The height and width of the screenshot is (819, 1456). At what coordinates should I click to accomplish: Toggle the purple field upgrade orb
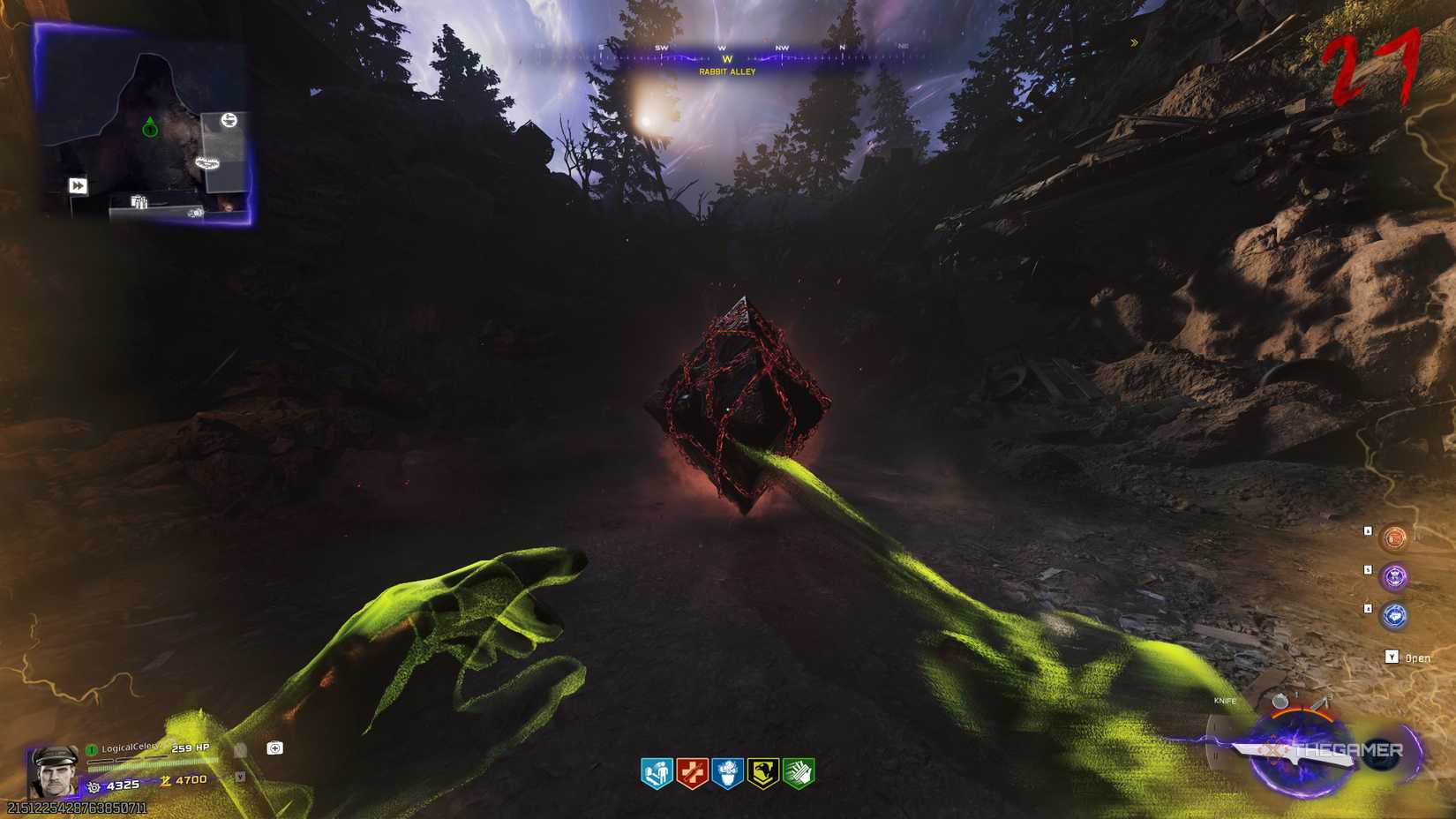(1395, 575)
